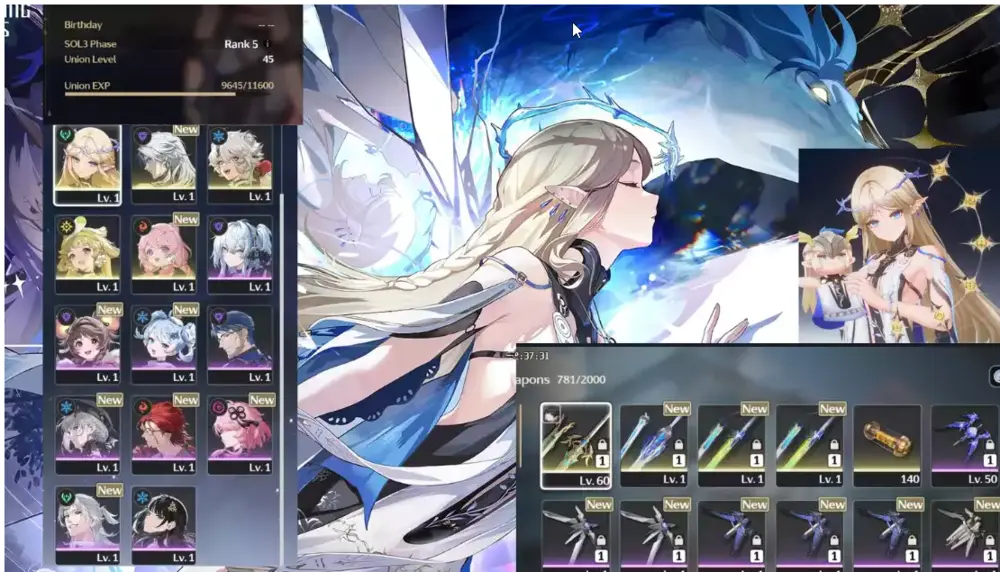Choose the brown-haired girl marked New
The width and height of the screenshot is (1000, 572).
point(87,342)
